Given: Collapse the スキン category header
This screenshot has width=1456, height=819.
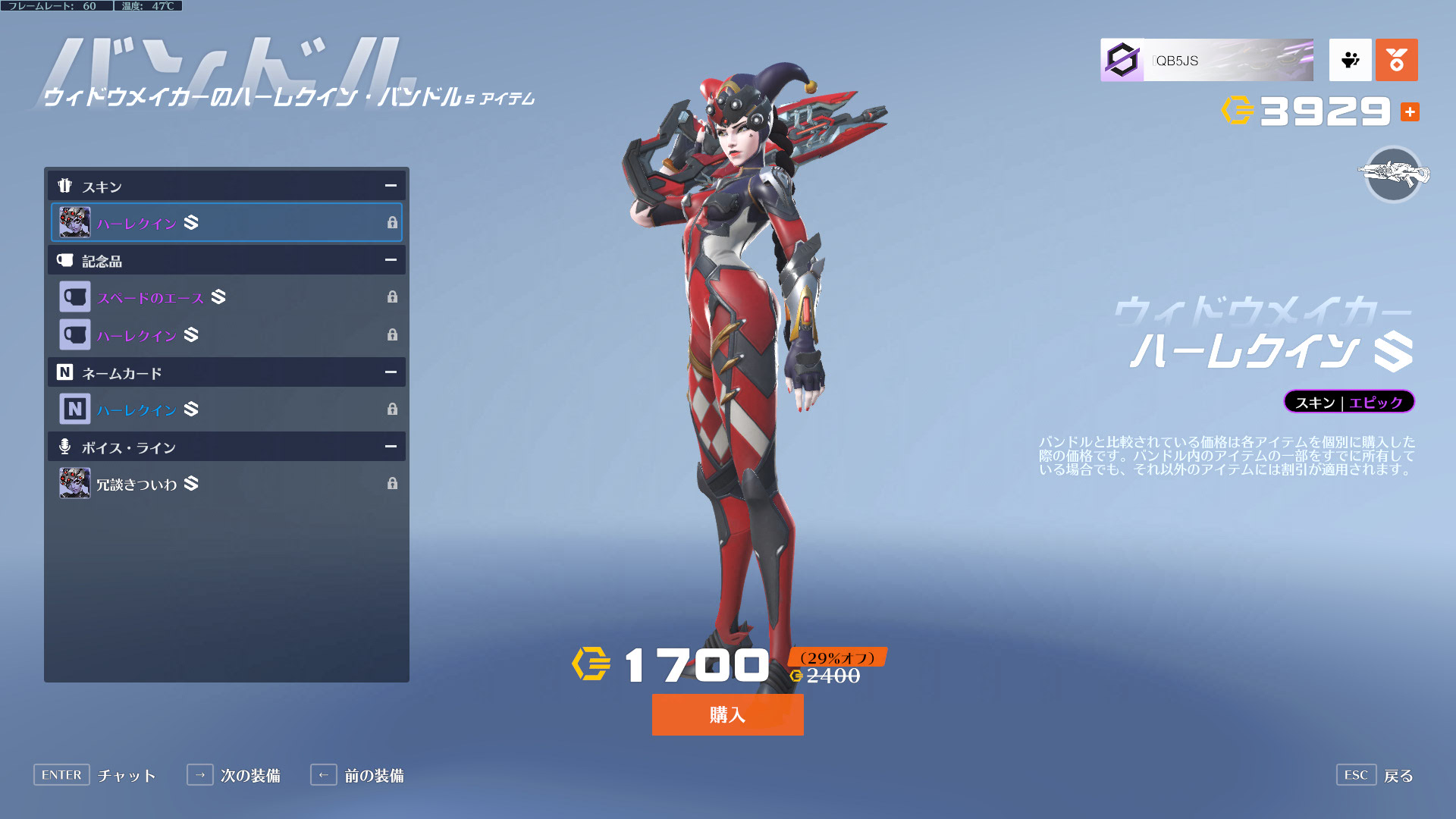Looking at the screenshot, I should [391, 186].
